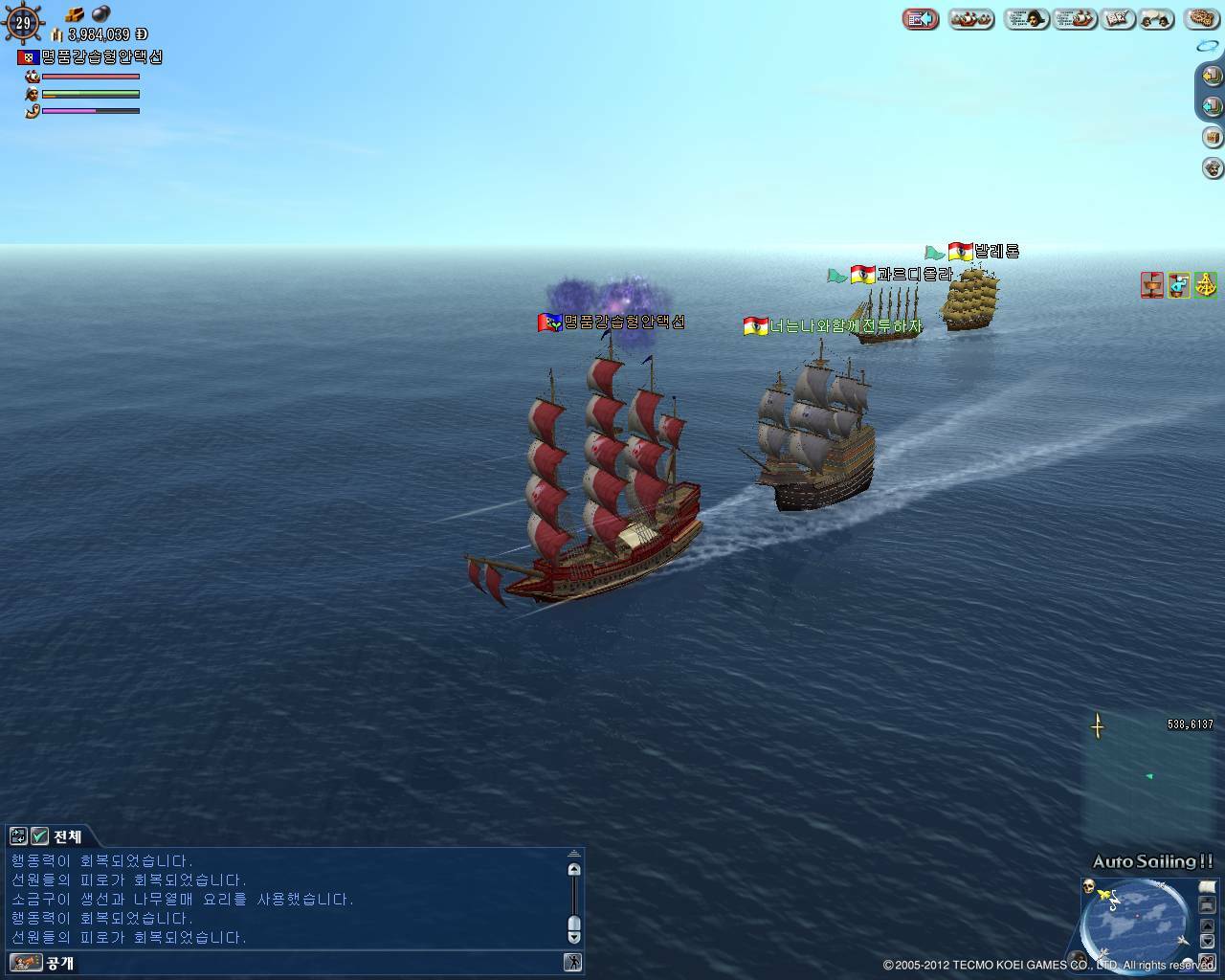Screen dimensions: 1225x980
Task: Click the minimap's down arrow button
Action: coord(1207,941)
